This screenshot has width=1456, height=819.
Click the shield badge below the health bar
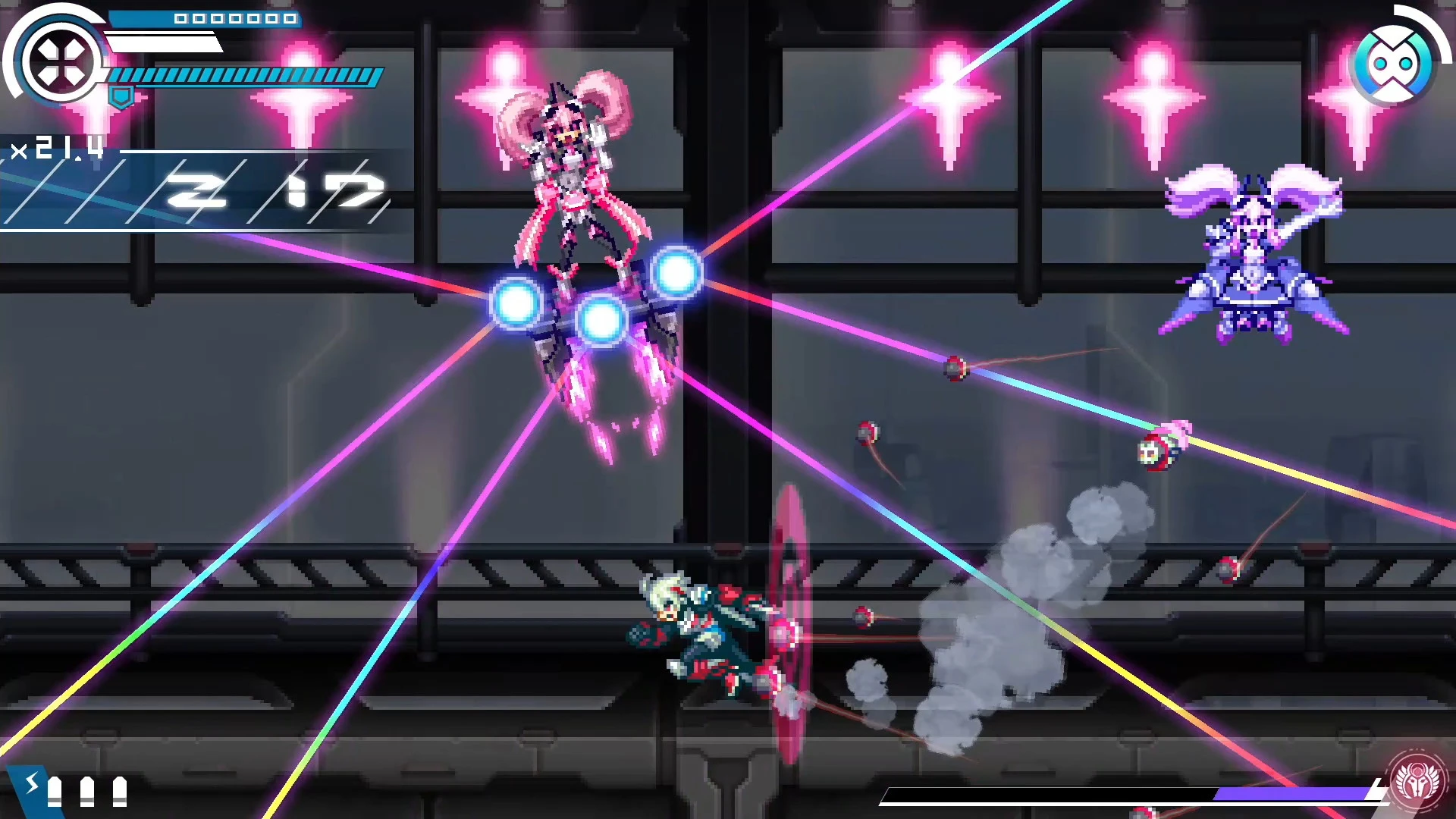click(121, 96)
